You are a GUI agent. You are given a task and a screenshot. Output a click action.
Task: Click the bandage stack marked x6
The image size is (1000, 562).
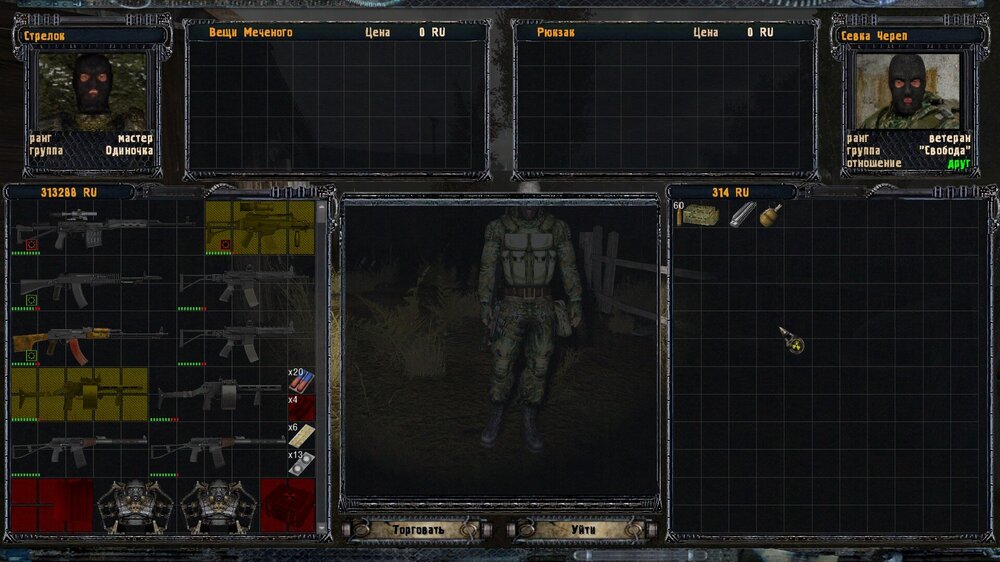tap(301, 435)
